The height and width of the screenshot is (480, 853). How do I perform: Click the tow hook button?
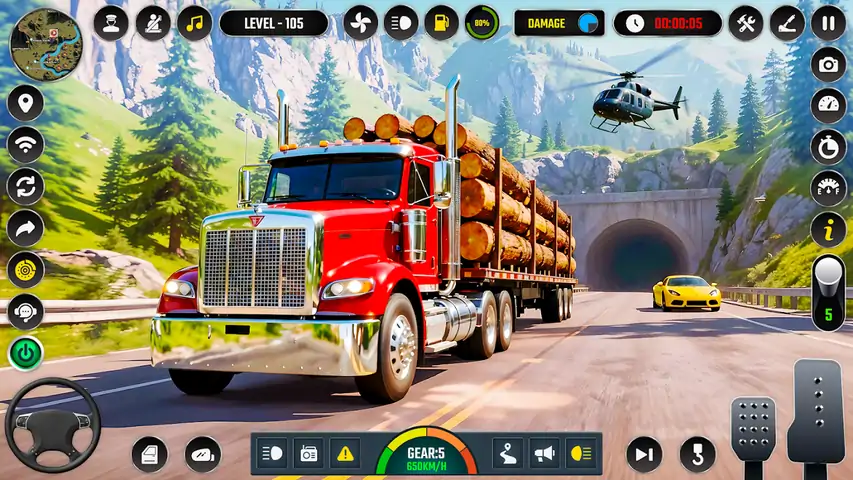pyautogui.click(x=697, y=455)
